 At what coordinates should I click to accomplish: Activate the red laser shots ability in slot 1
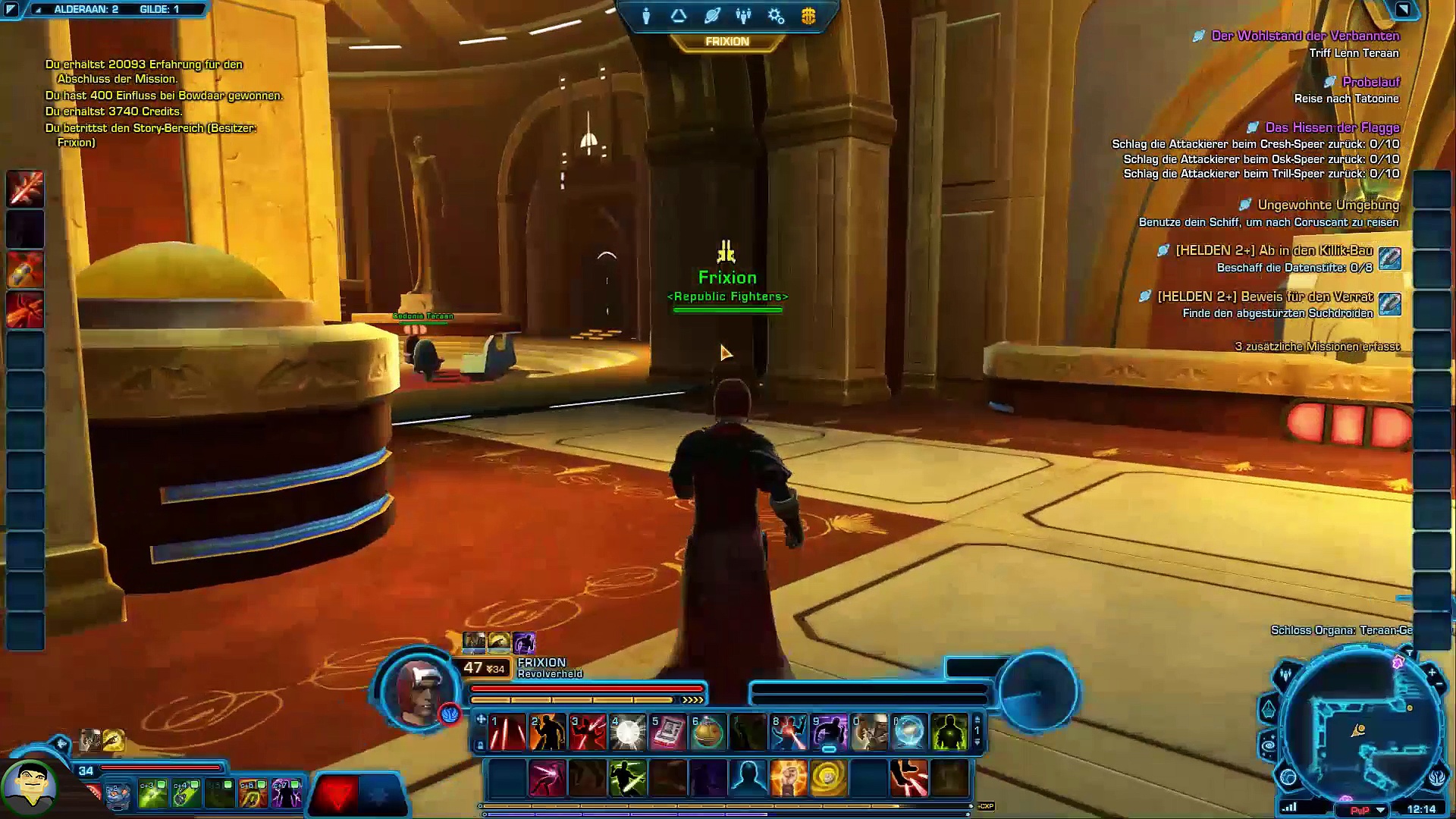pos(507,733)
